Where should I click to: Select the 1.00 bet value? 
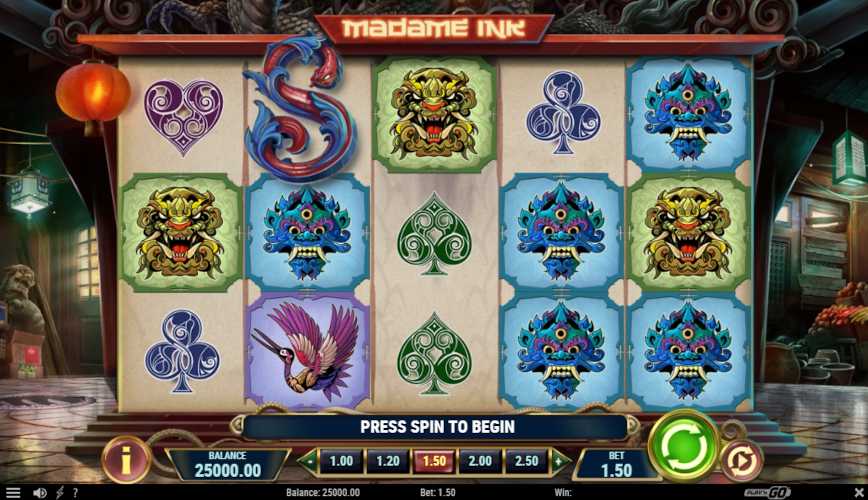341,461
